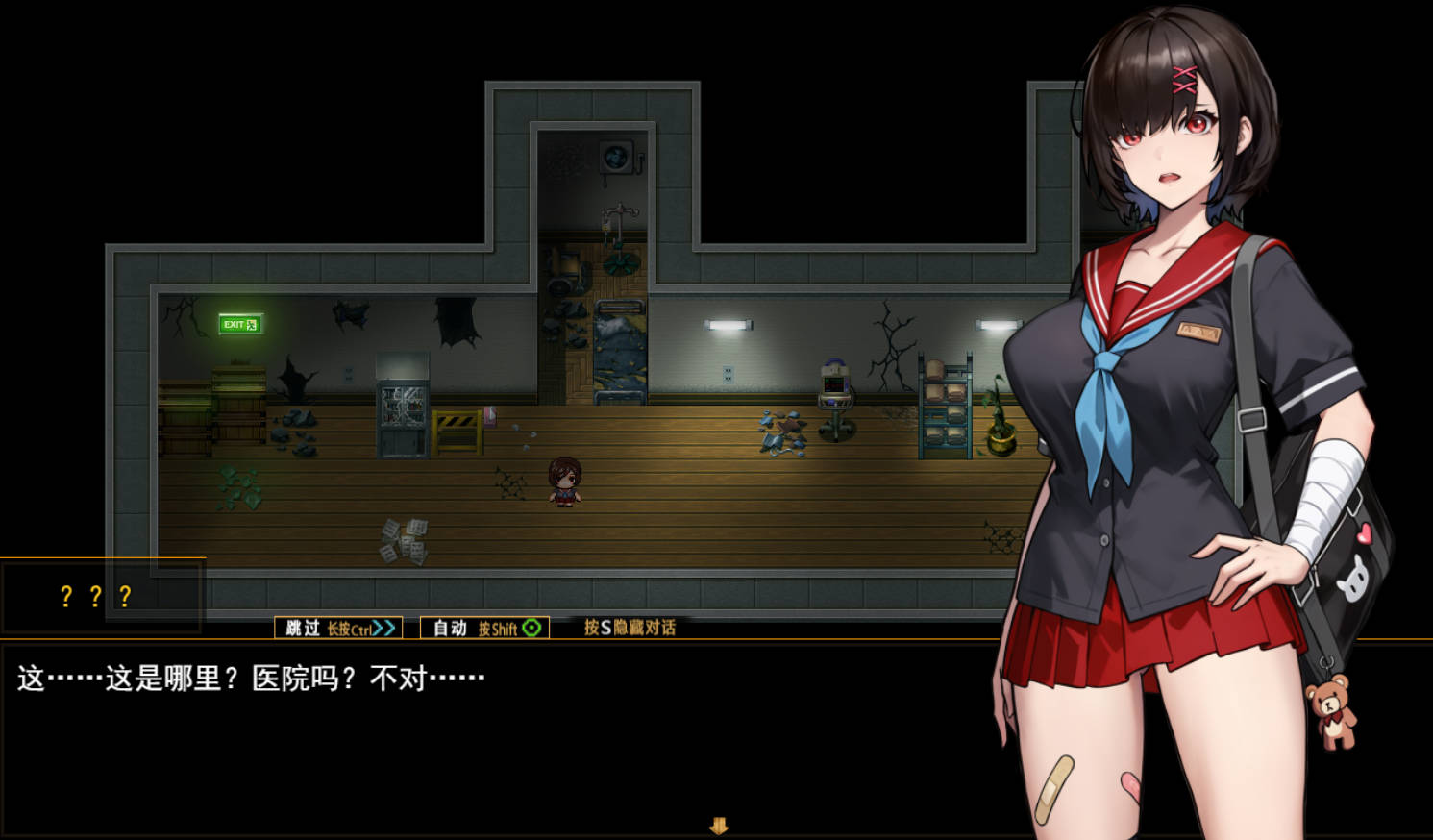This screenshot has height=840, width=1433.
Task: Toggle skip mode with the 跳过 button
Action: click(300, 628)
